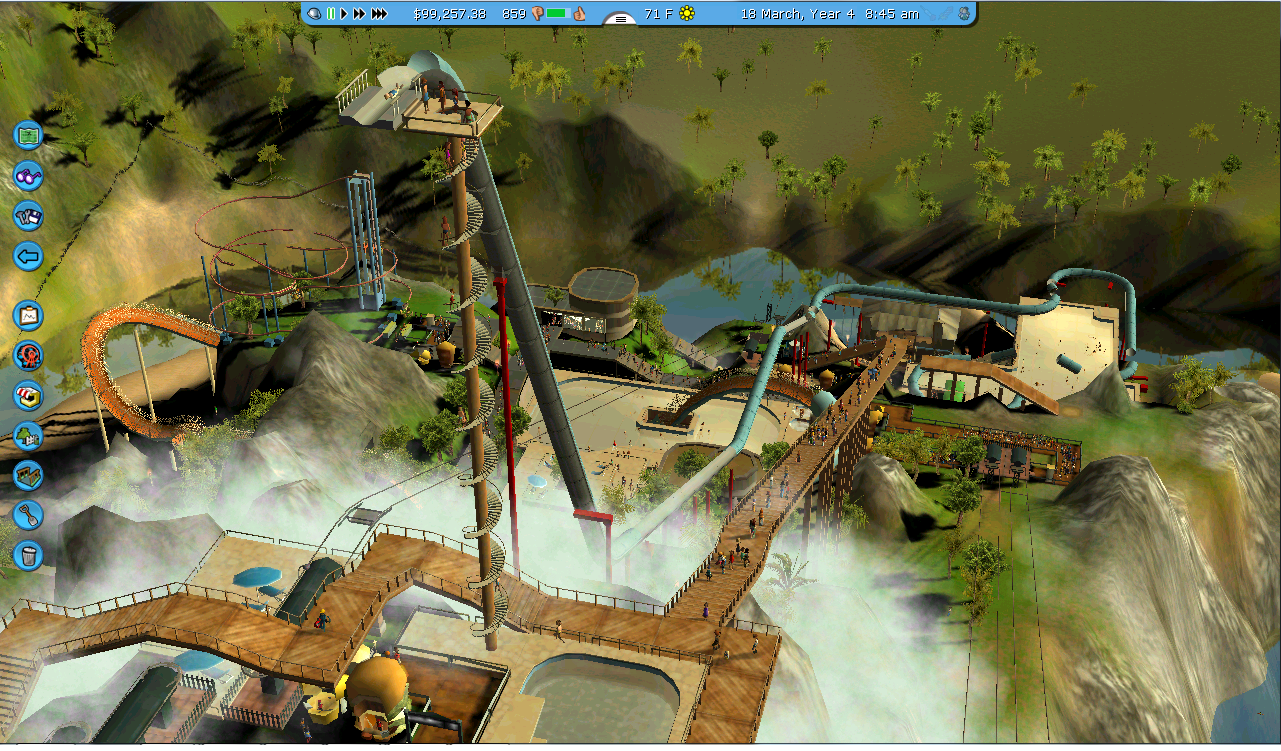Open the shops and stalls menu
This screenshot has width=1281, height=751.
click(x=28, y=395)
